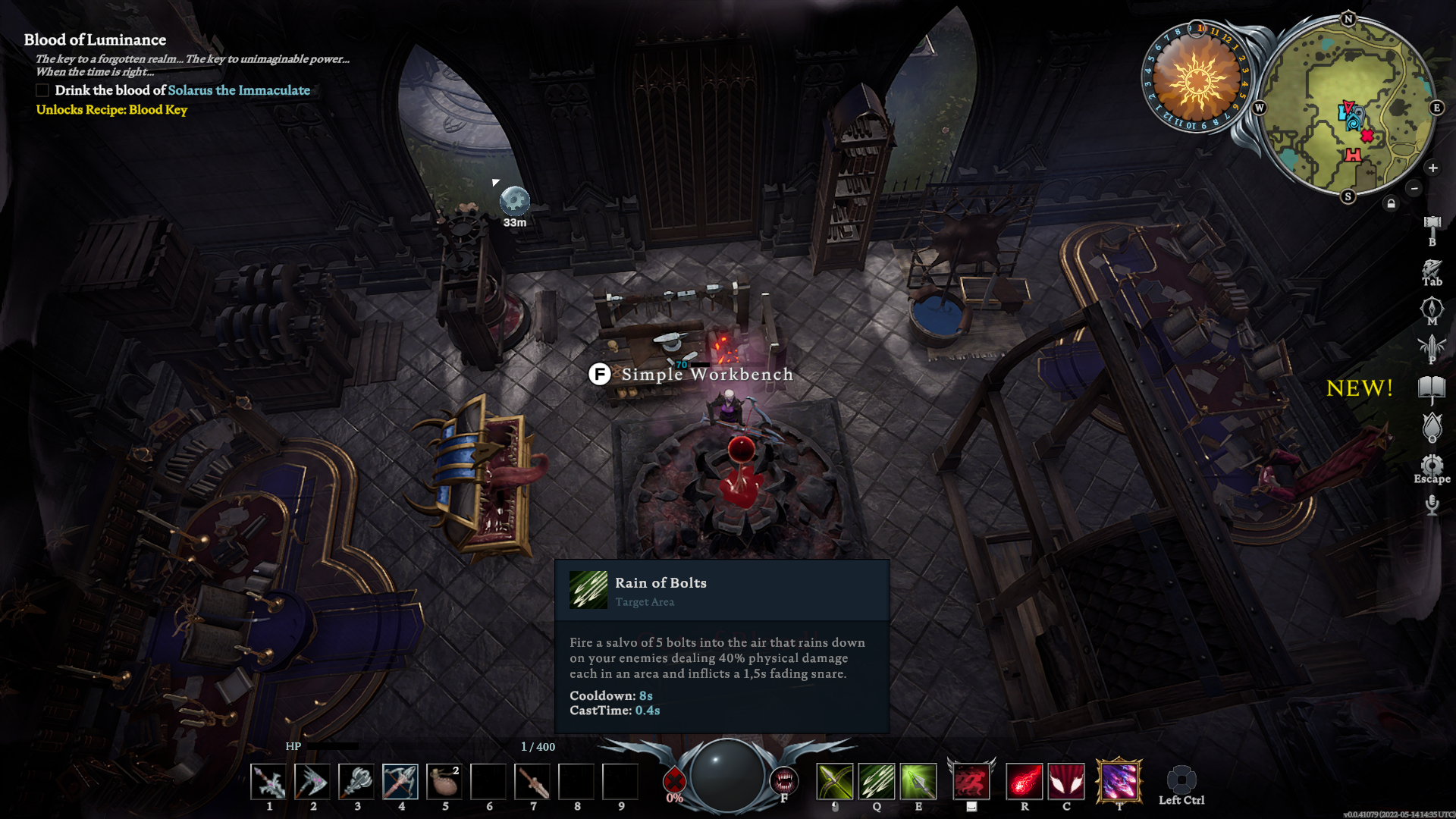Open the Escape settings gear icon

(1432, 465)
